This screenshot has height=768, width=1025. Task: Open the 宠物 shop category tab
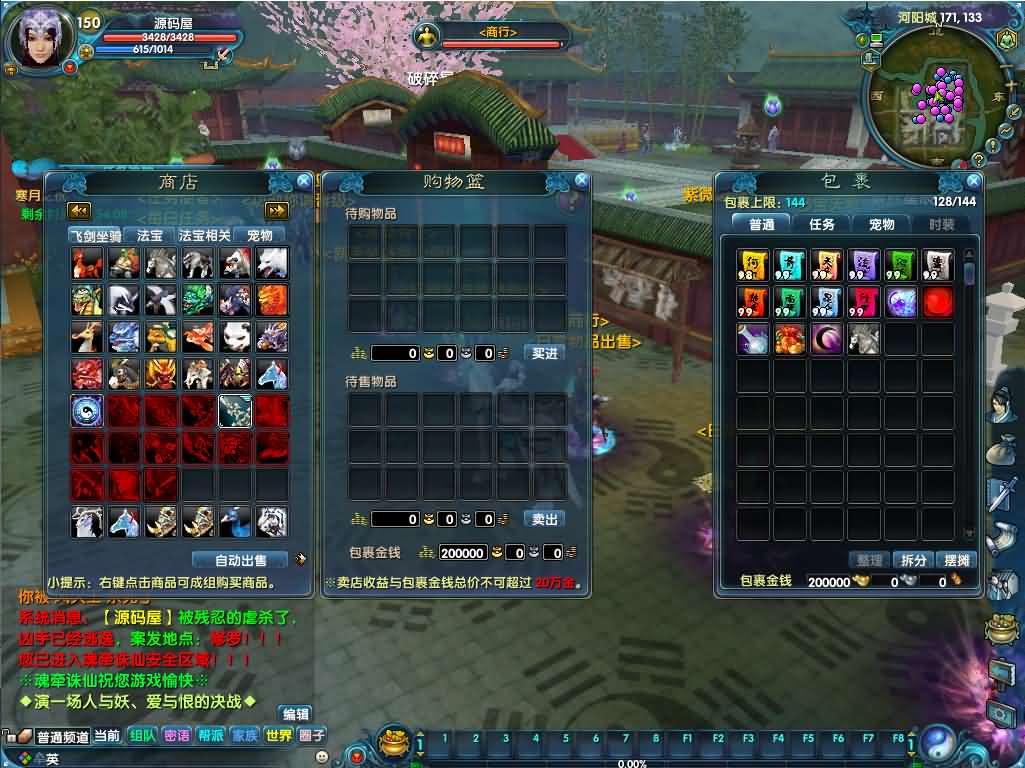[x=259, y=236]
